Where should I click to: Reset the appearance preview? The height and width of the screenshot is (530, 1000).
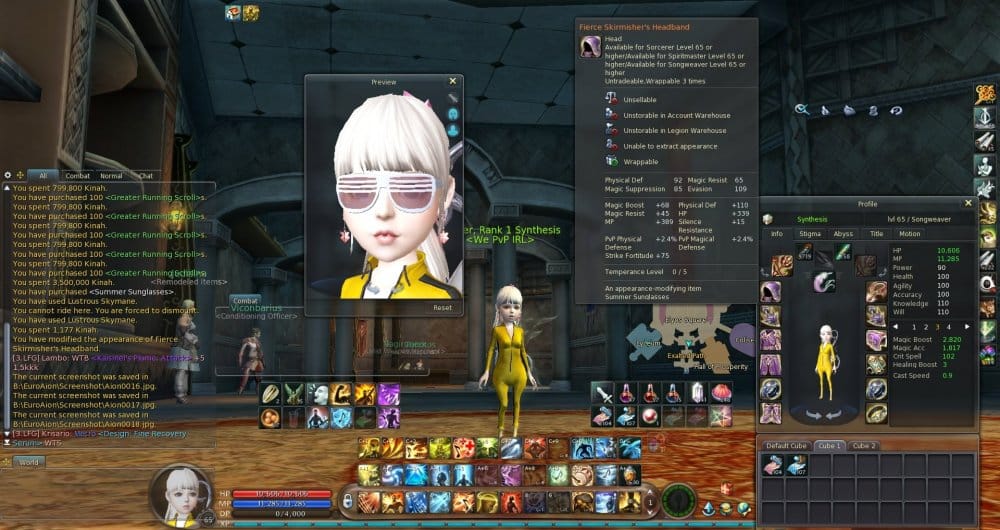(x=442, y=308)
